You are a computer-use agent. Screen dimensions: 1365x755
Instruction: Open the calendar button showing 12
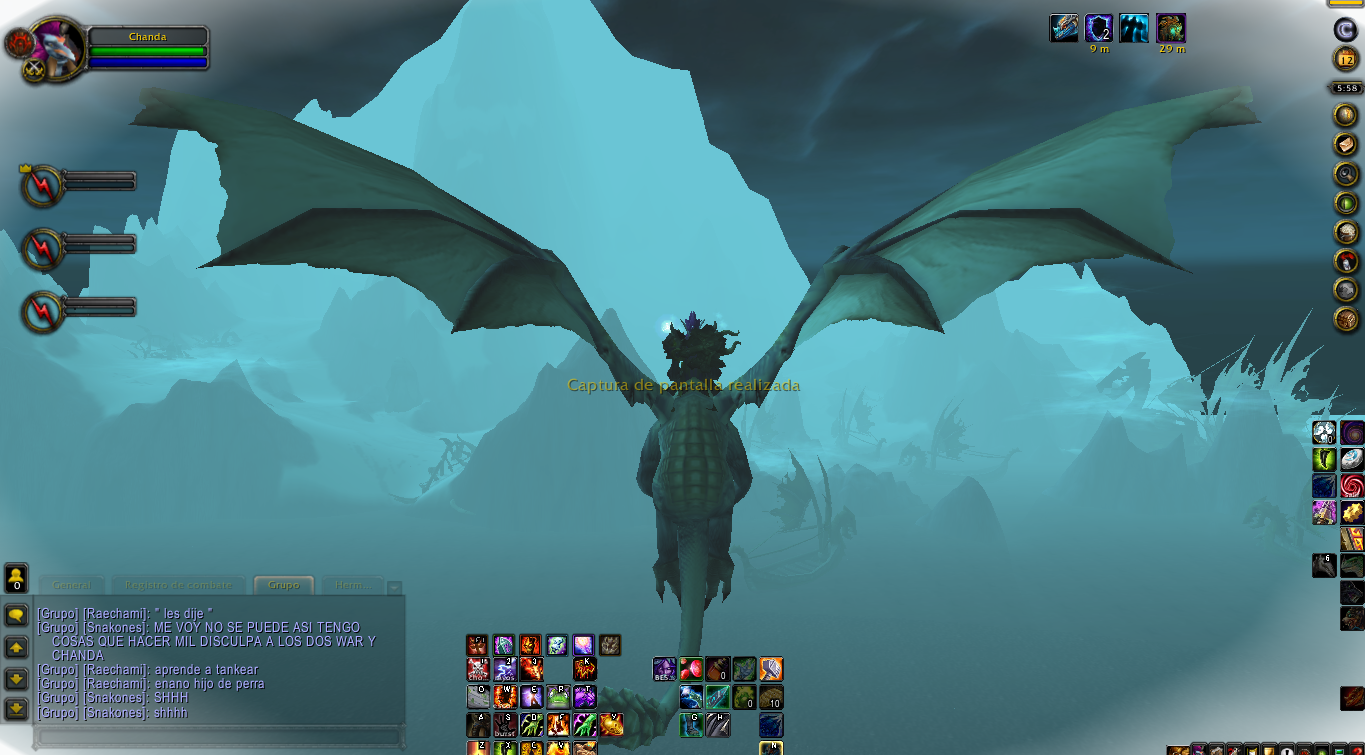[1346, 59]
